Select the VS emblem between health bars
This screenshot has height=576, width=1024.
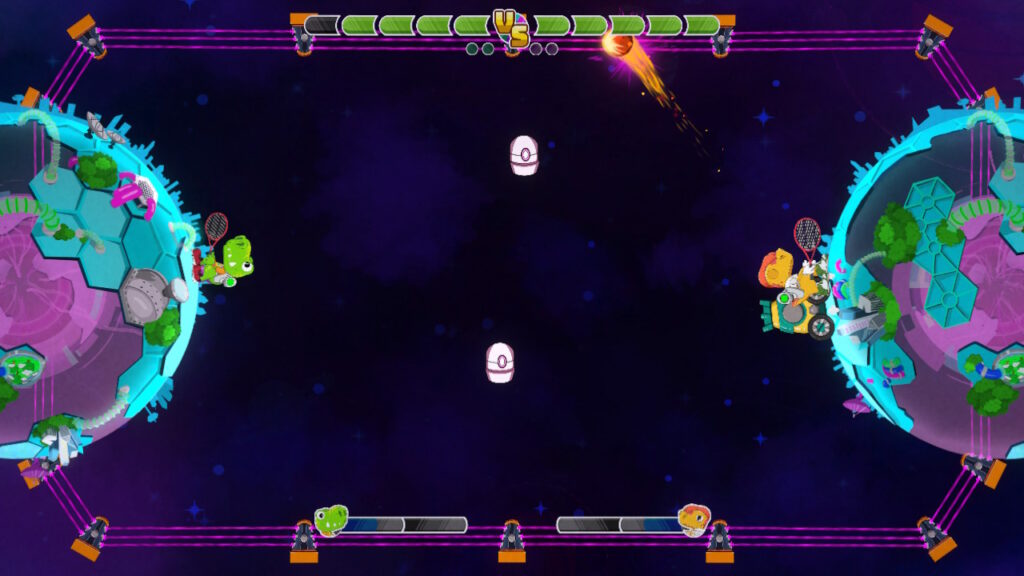(x=511, y=27)
